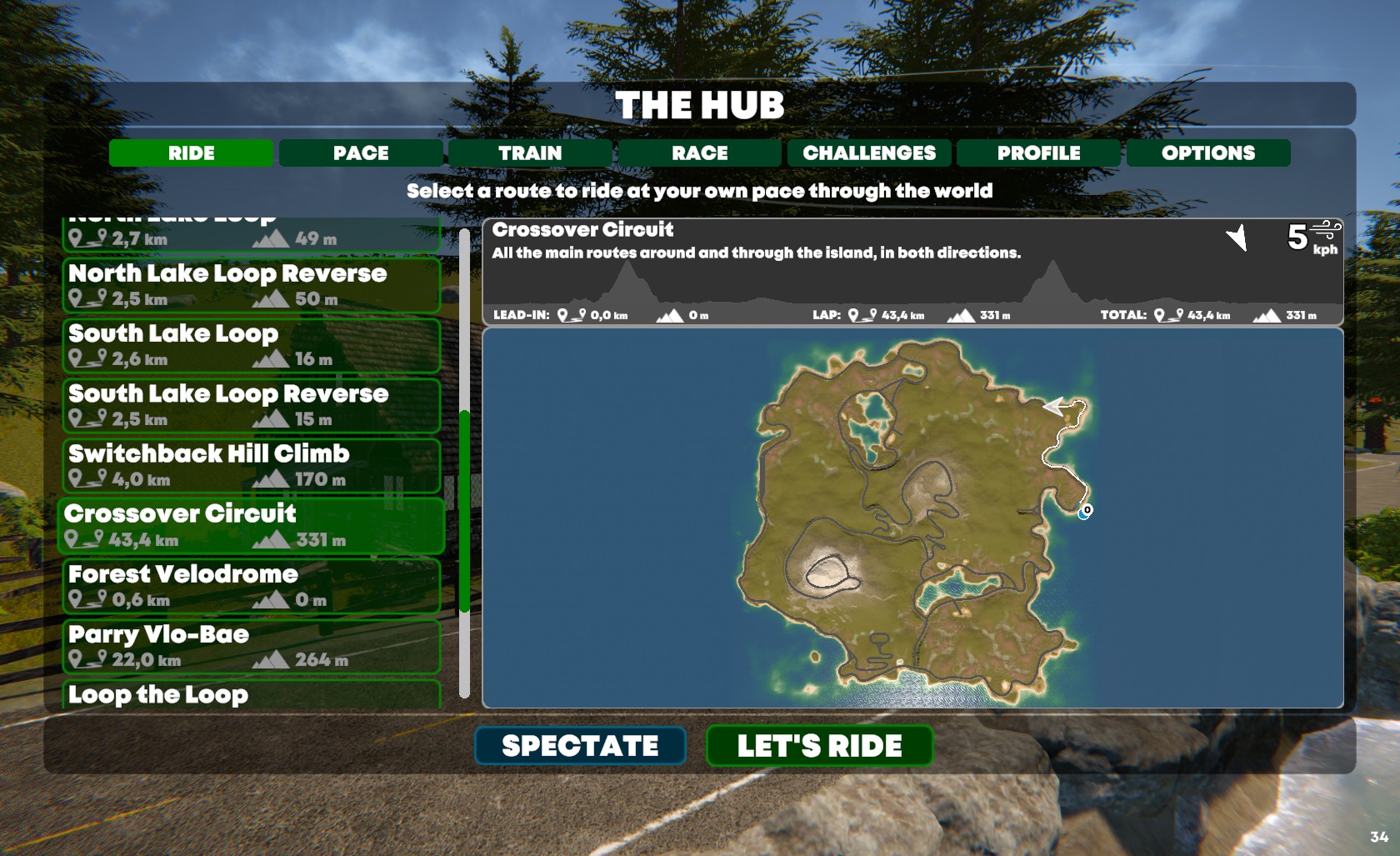1400x856 pixels.
Task: Select the Parry Vlo-Bae route
Action: click(x=251, y=646)
